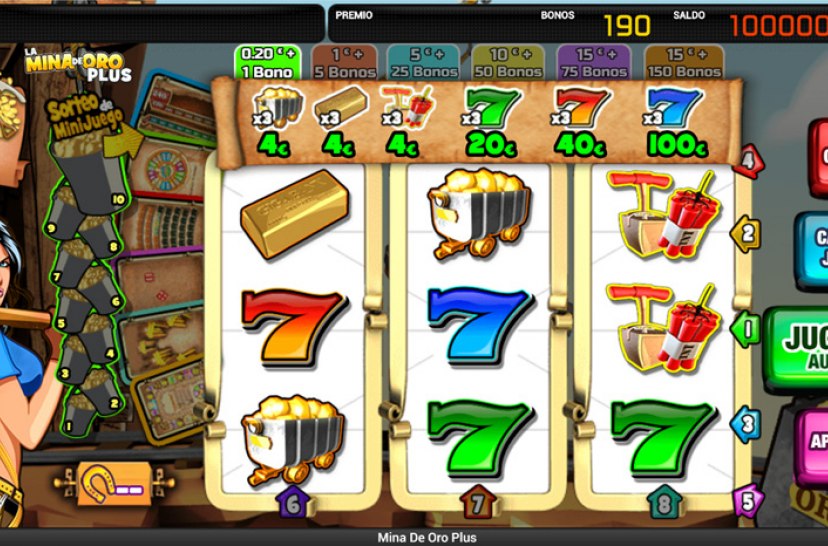Choose the brown 15€ 150 Bonos tab
The height and width of the screenshot is (546, 828).
click(x=684, y=62)
